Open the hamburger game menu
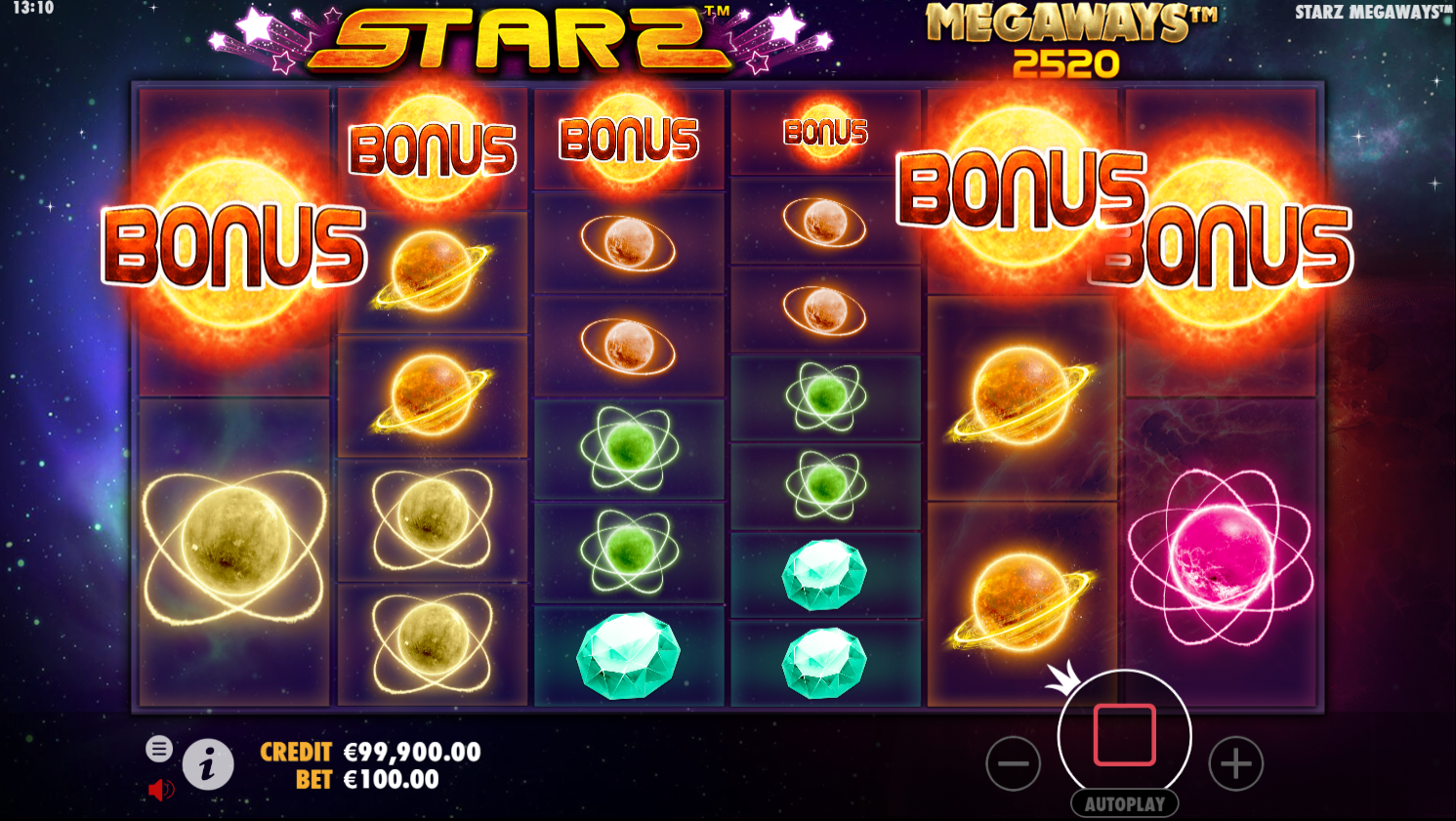Screen dimensions: 1456x821 click(x=159, y=750)
